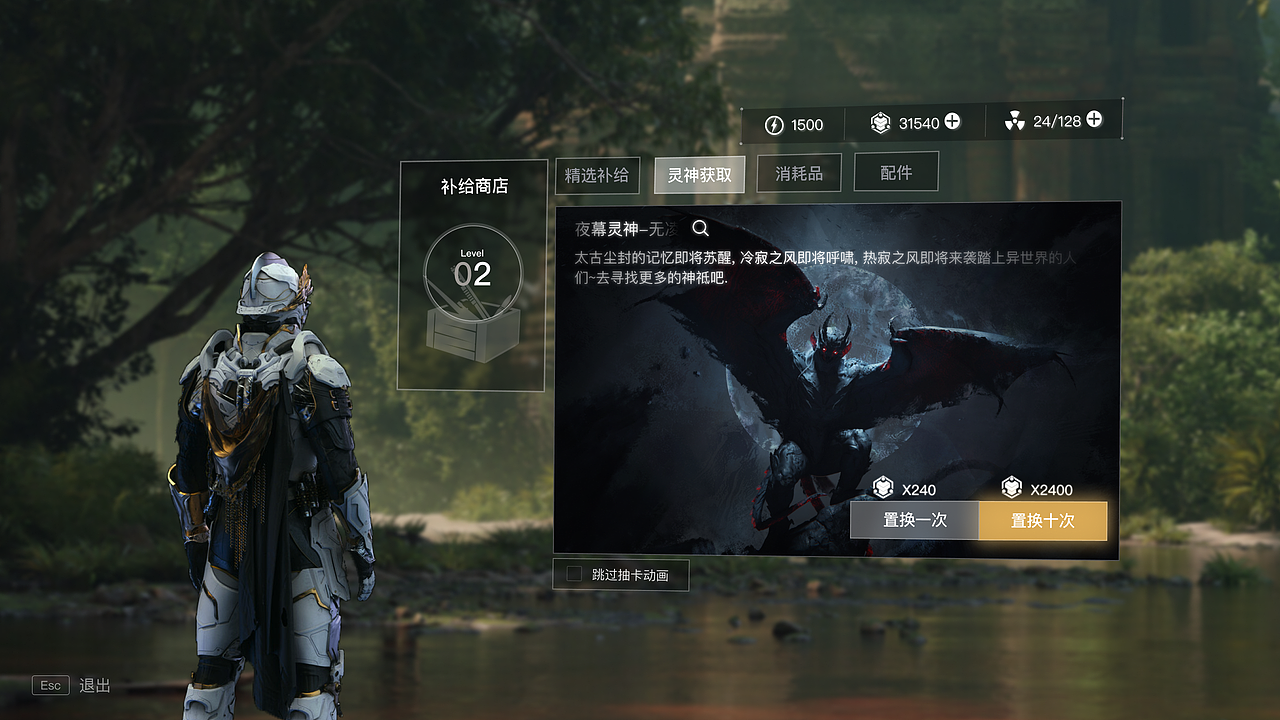The width and height of the screenshot is (1280, 720).
Task: Open the magnifier search icon next to 夜幕灵神
Action: click(700, 228)
